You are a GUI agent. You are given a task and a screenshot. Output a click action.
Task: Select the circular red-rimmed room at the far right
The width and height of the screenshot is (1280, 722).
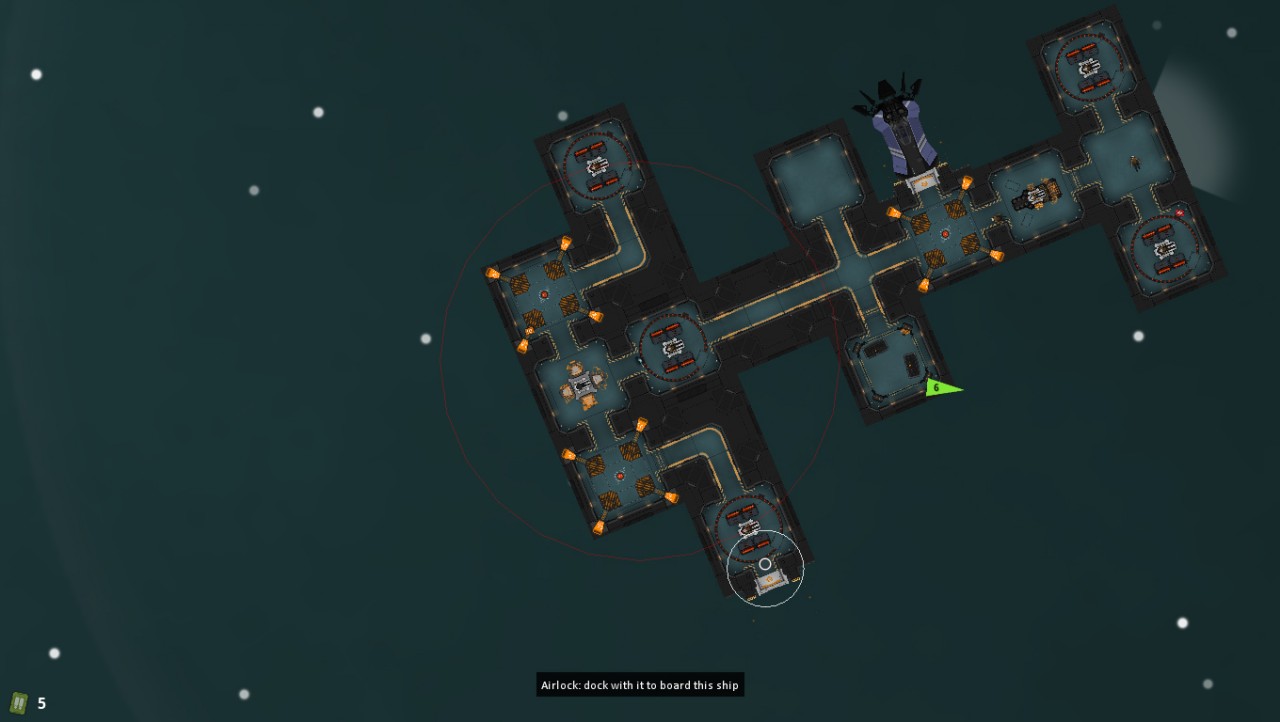(1165, 248)
